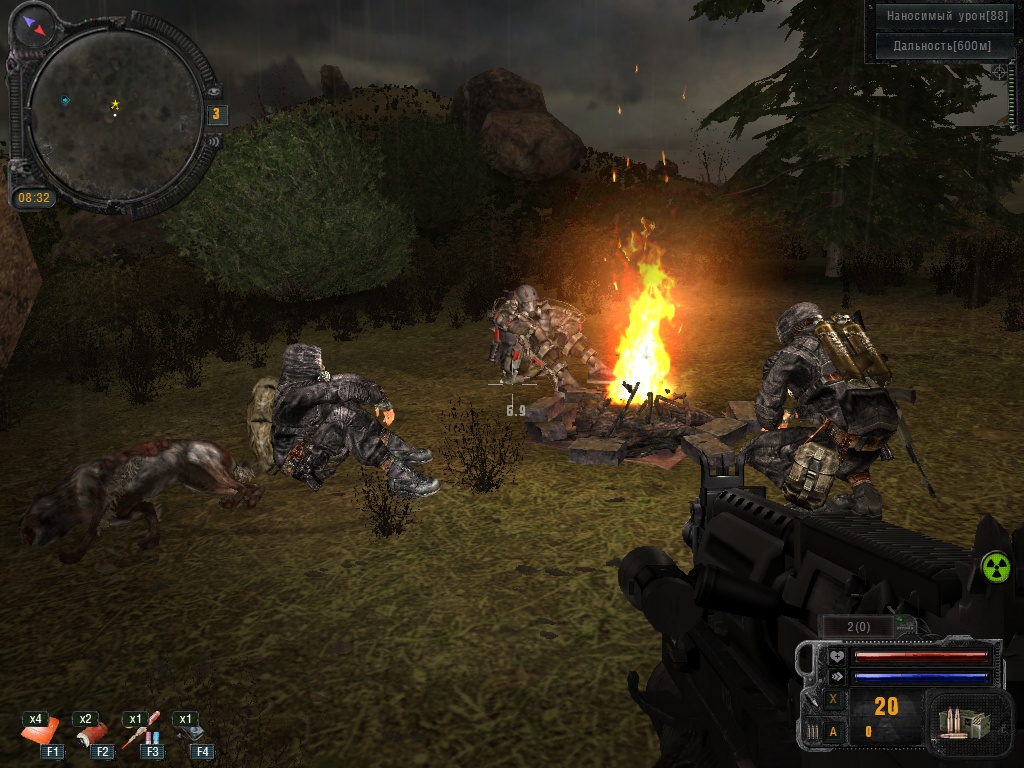1024x768 pixels.
Task: Click the X ammo type indicator
Action: pos(833,700)
